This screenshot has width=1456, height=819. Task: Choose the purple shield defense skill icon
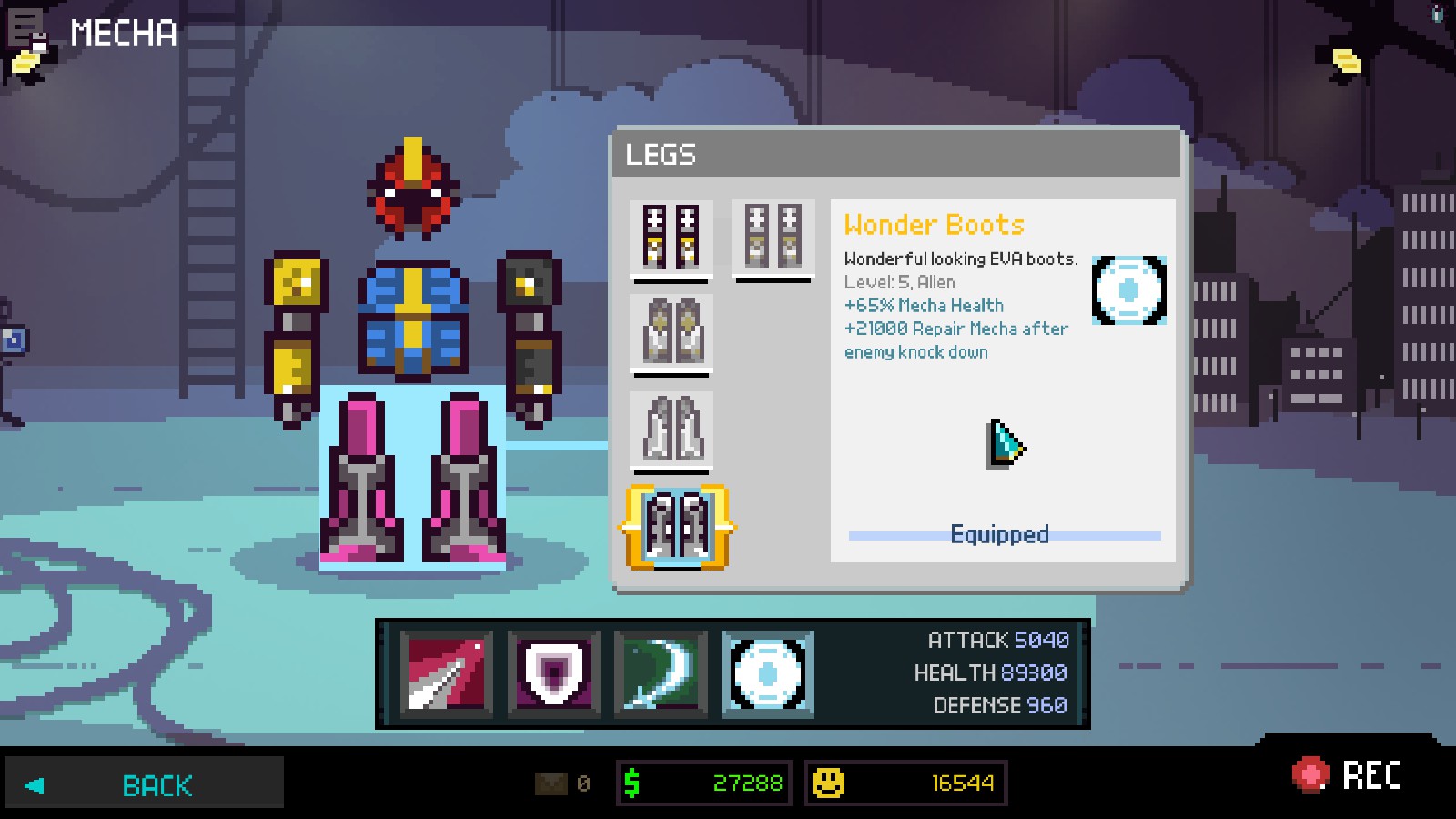[553, 673]
